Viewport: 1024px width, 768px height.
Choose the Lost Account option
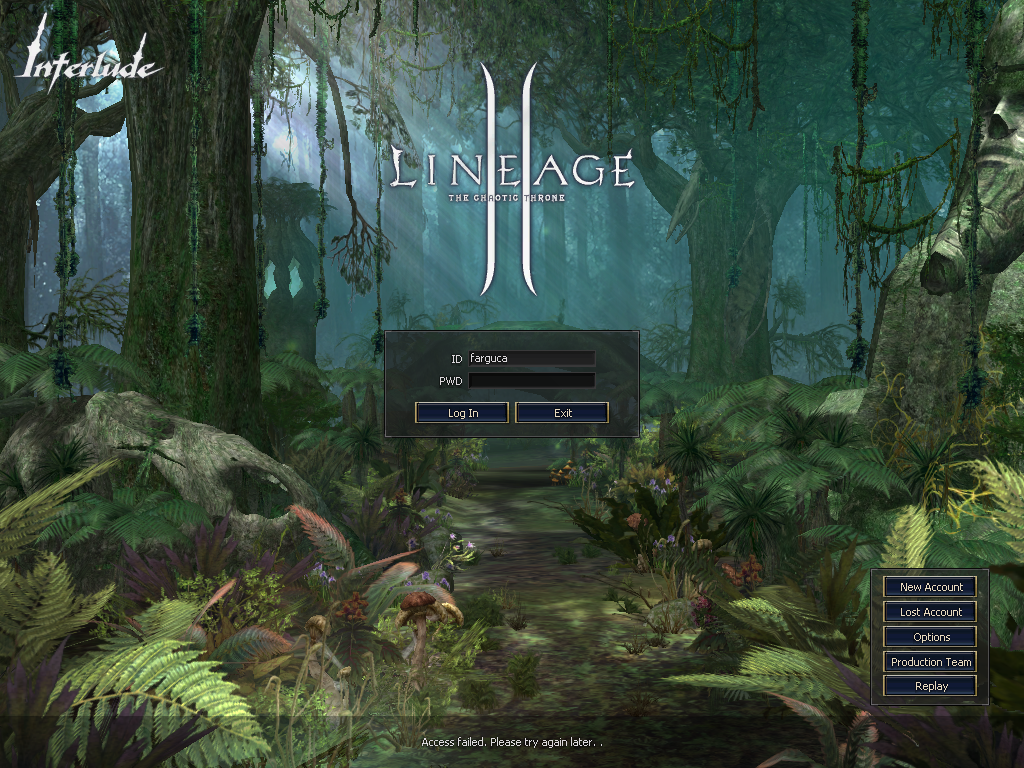(x=931, y=612)
